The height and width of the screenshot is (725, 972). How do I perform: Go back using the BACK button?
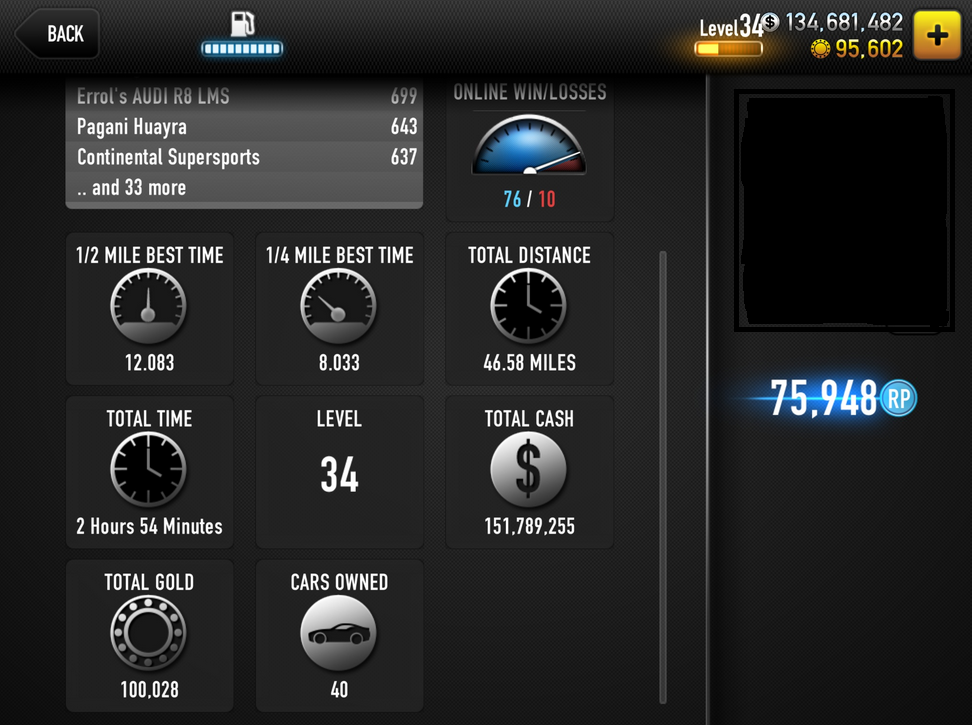coord(58,34)
